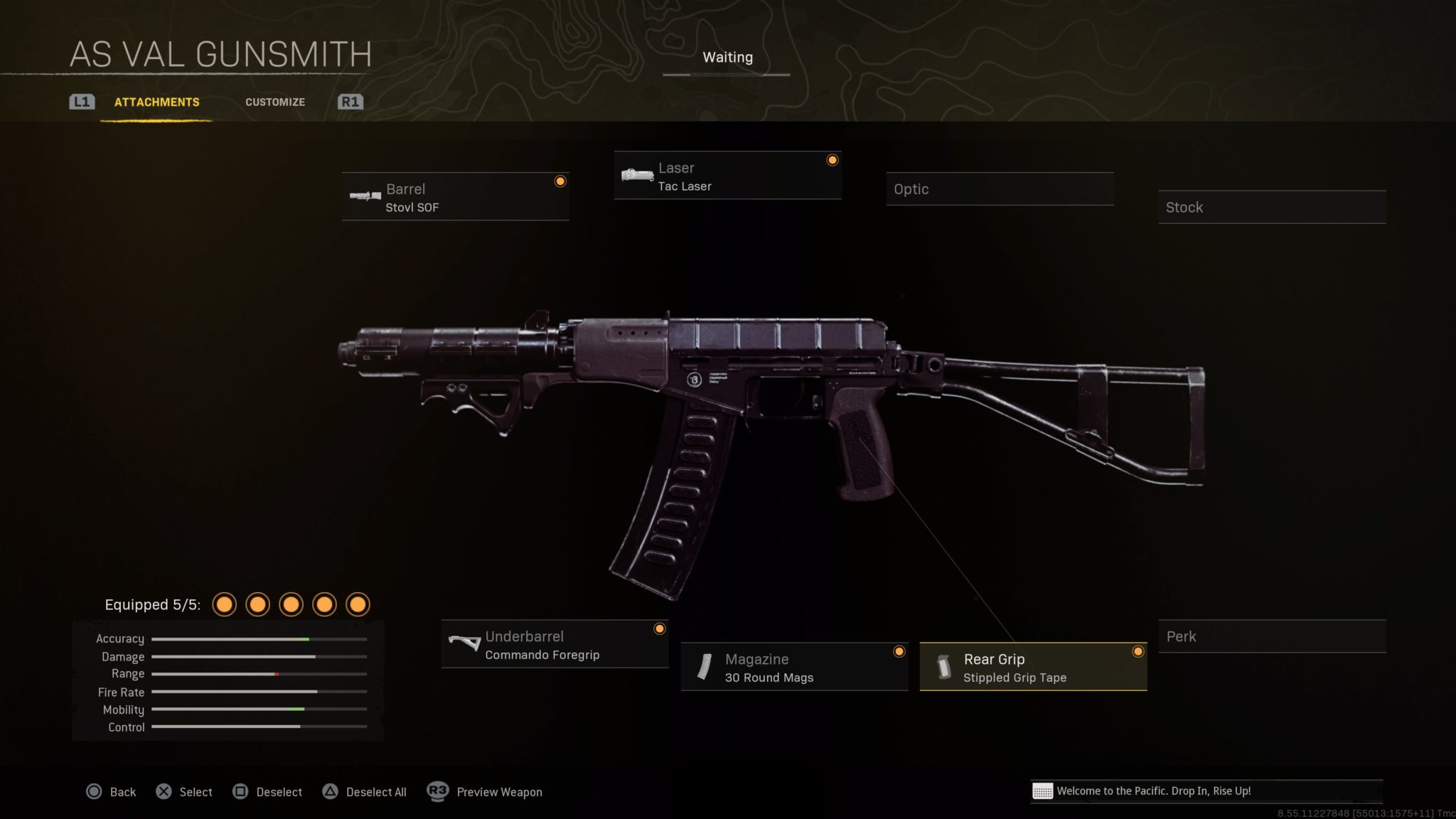Switch to the Customize tab
Viewport: 1456px width, 819px height.
pyautogui.click(x=275, y=102)
